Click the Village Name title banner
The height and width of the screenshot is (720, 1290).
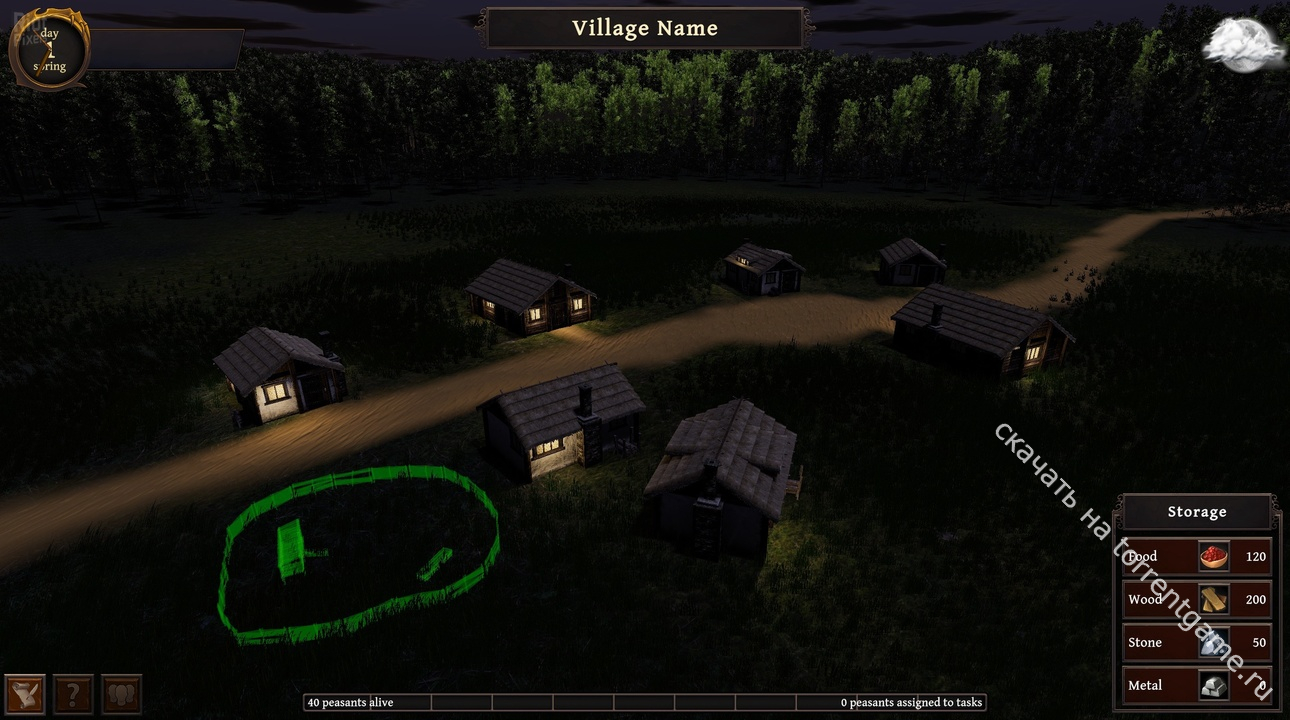(645, 28)
